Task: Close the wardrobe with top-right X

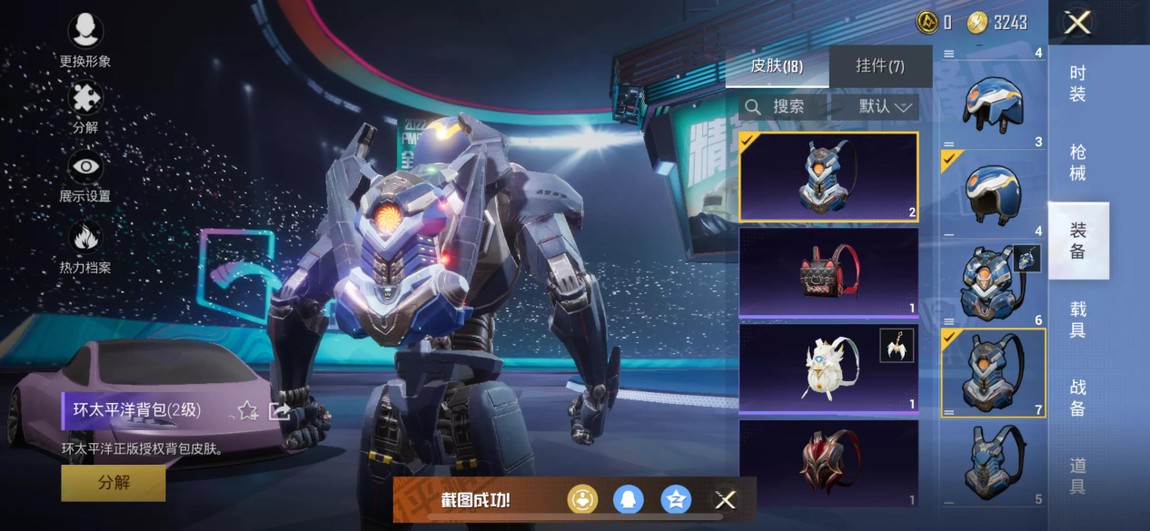Action: tap(1077, 22)
